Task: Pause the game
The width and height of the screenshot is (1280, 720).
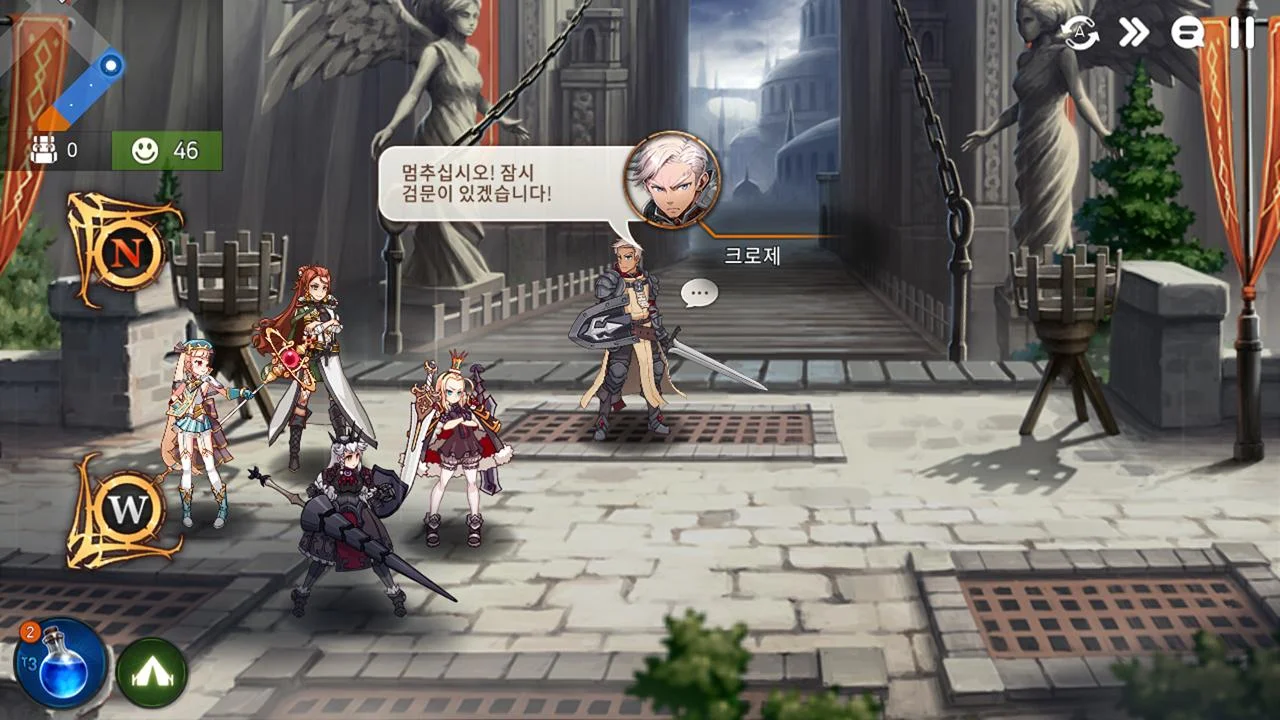Action: tap(1242, 33)
